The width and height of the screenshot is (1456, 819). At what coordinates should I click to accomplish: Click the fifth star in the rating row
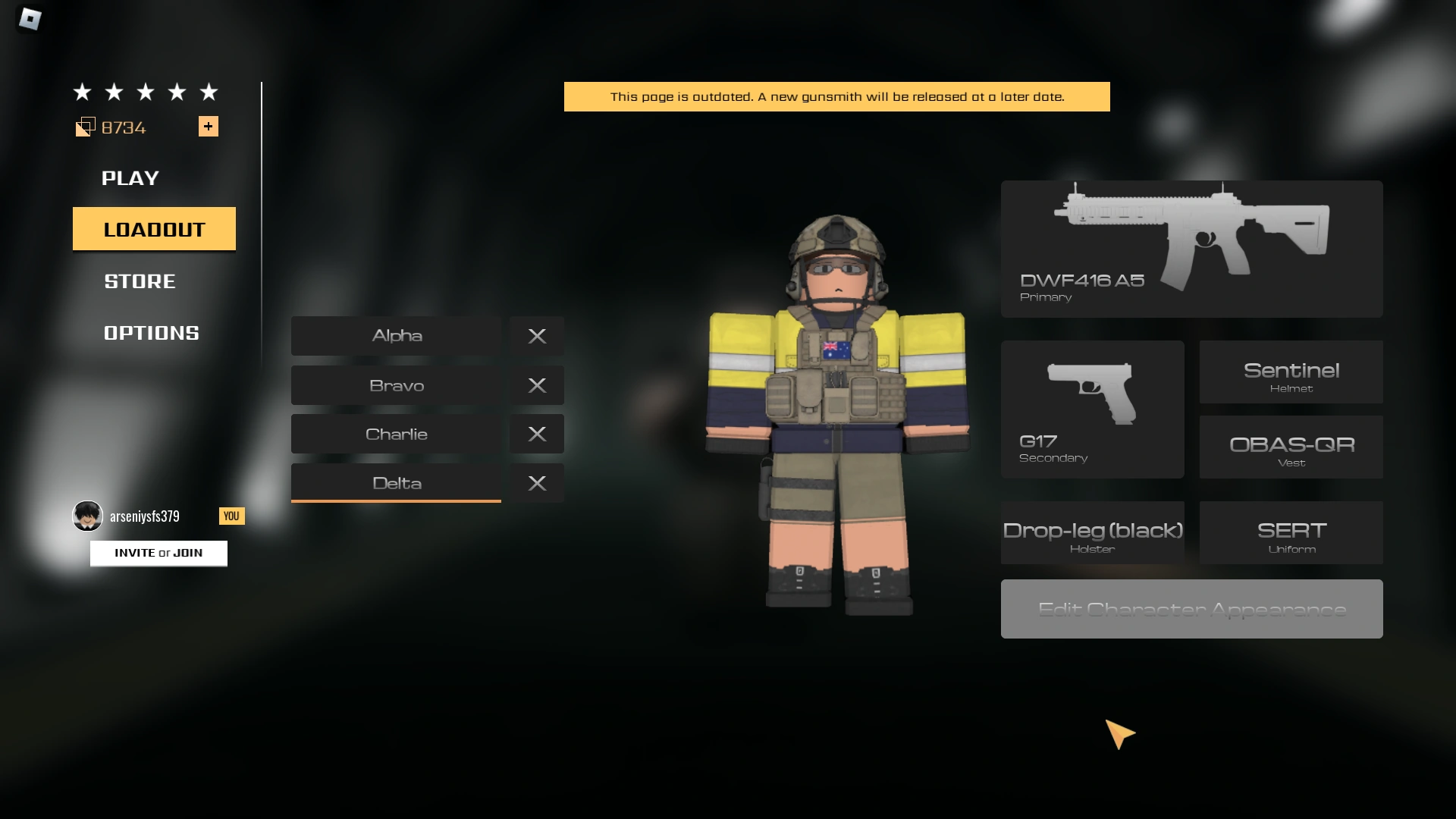(209, 92)
